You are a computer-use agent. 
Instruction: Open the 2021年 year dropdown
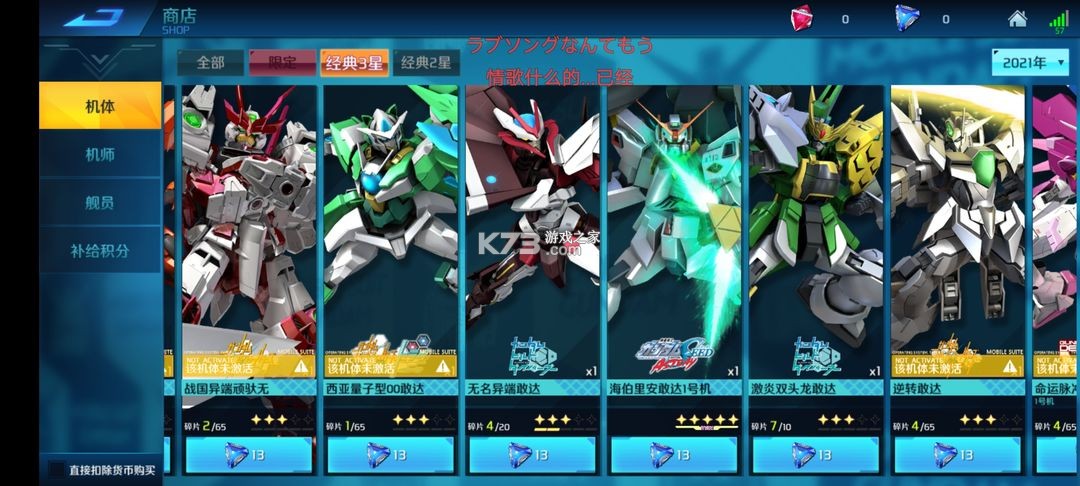point(1030,62)
